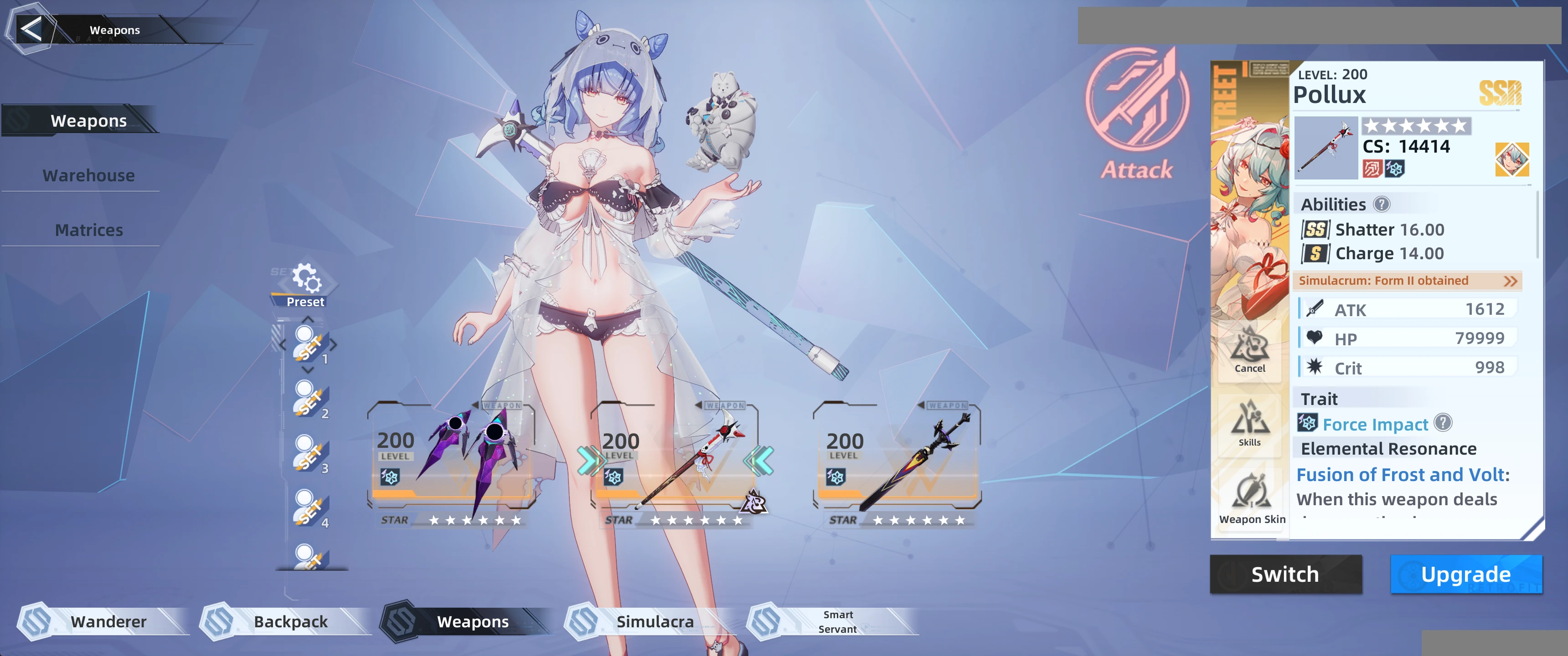Switch the equipped Pollux weapon
This screenshot has height=656, width=1568.
pos(1285,574)
